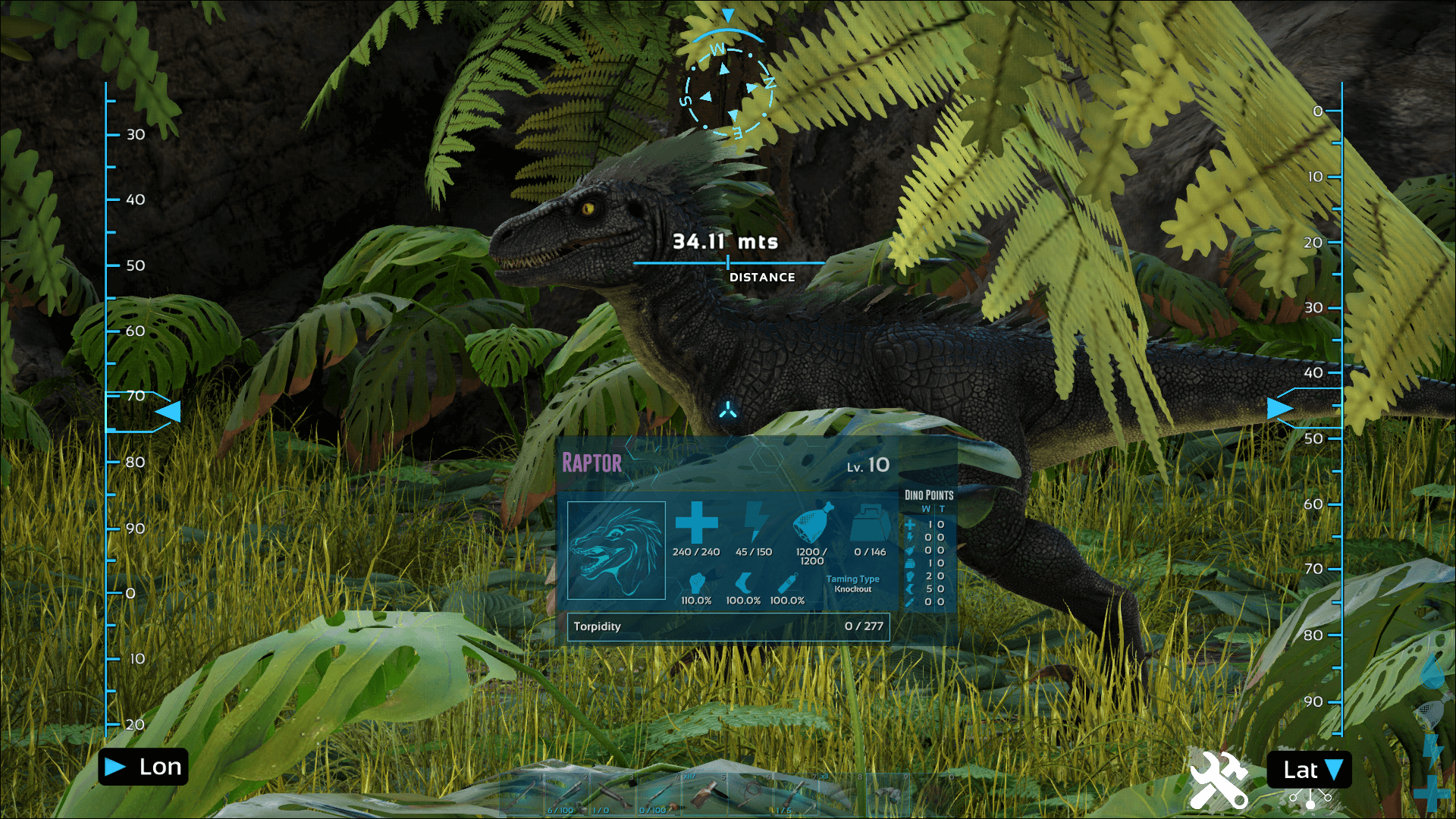Click the Lat label button

(1309, 770)
